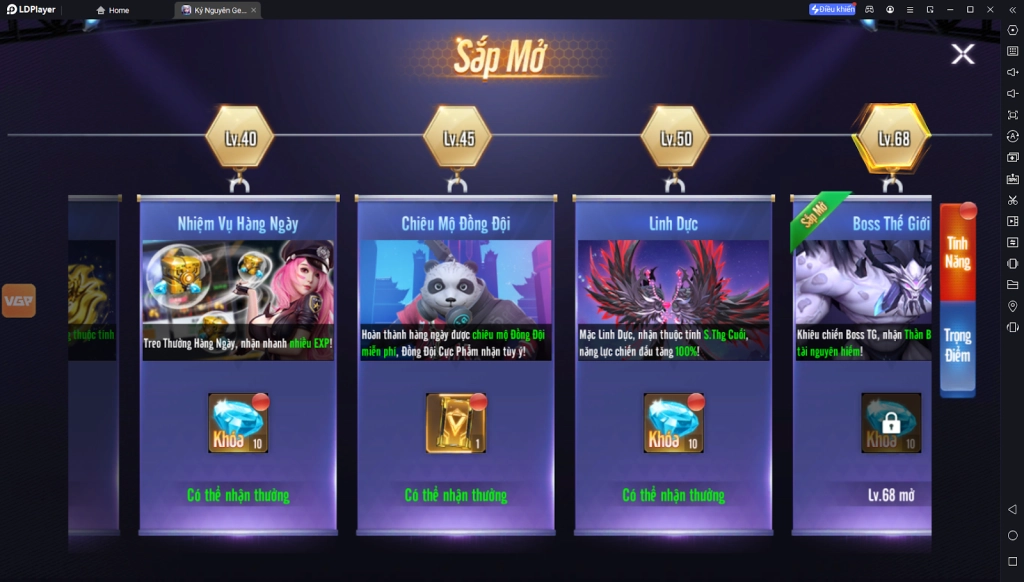Select the Lv.45 milestone hexagon
The image size is (1024, 582).
coord(457,138)
